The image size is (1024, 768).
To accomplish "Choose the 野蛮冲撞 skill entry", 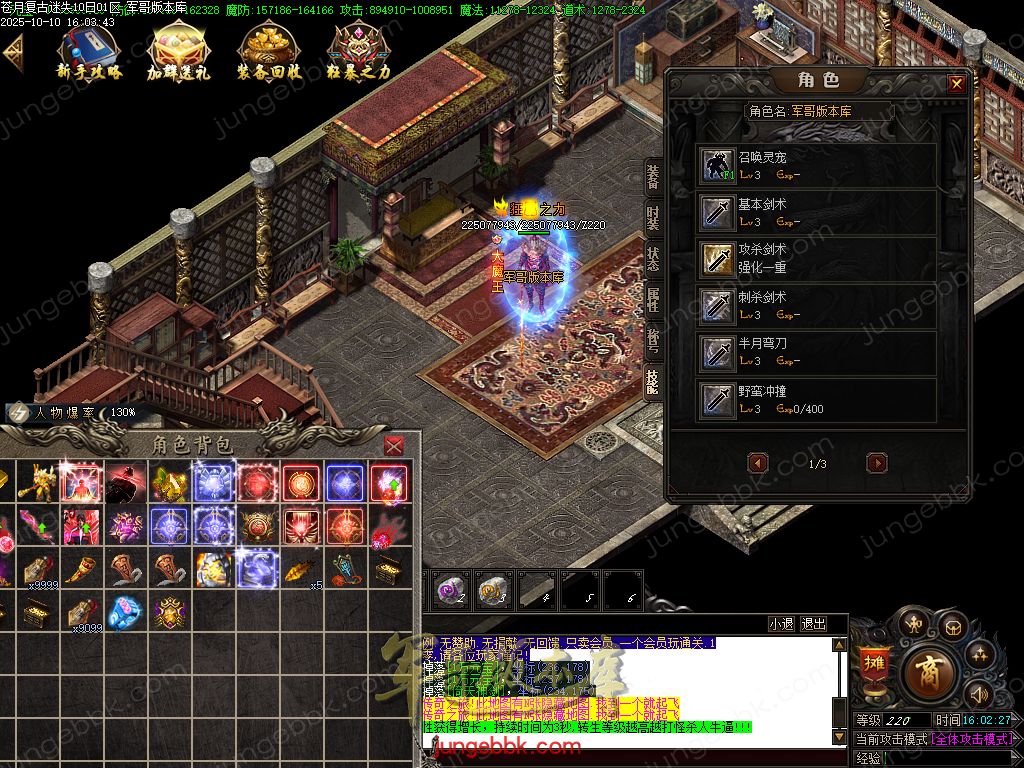I will [817, 400].
